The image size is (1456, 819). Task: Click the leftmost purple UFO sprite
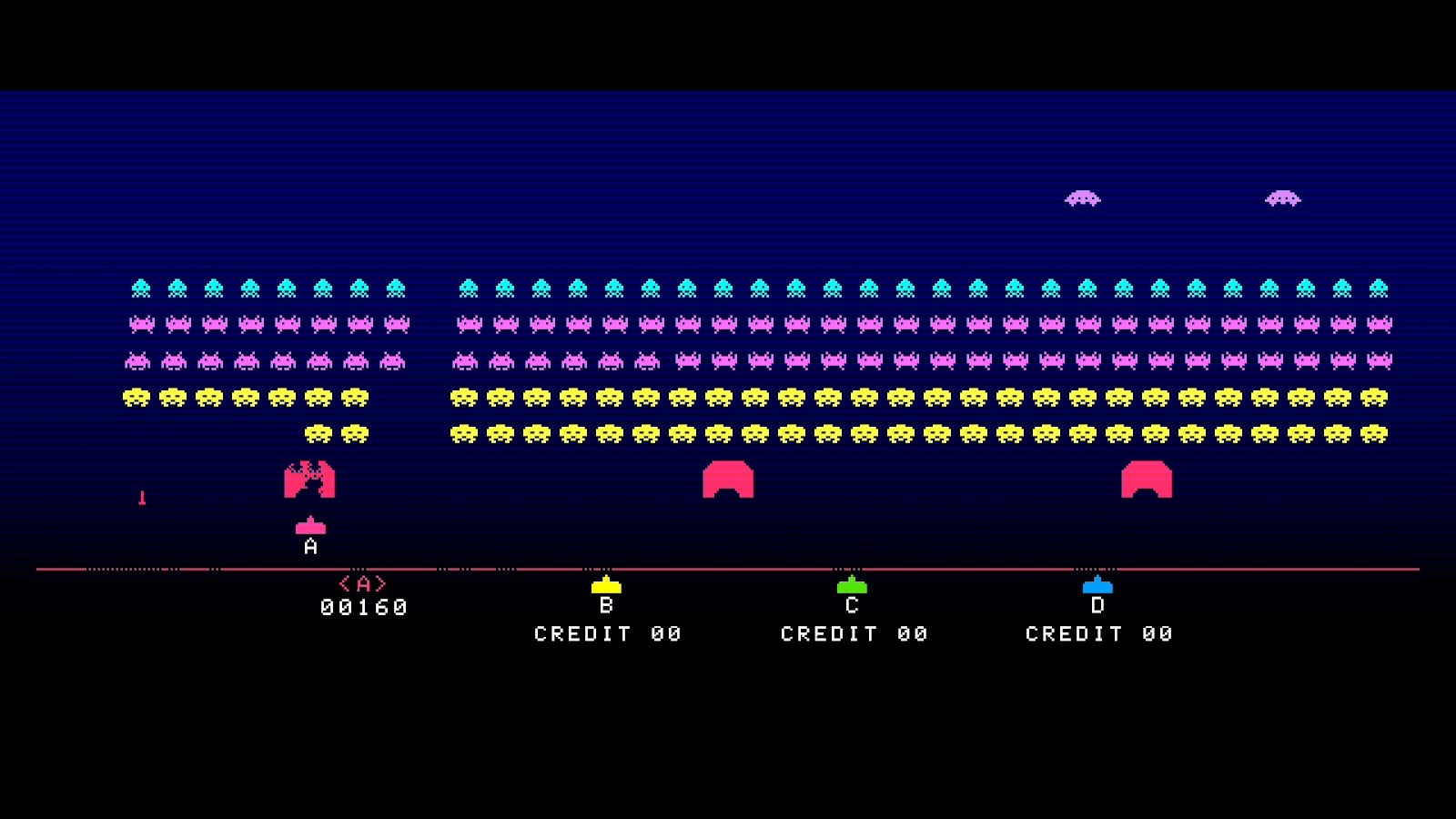(x=1084, y=197)
